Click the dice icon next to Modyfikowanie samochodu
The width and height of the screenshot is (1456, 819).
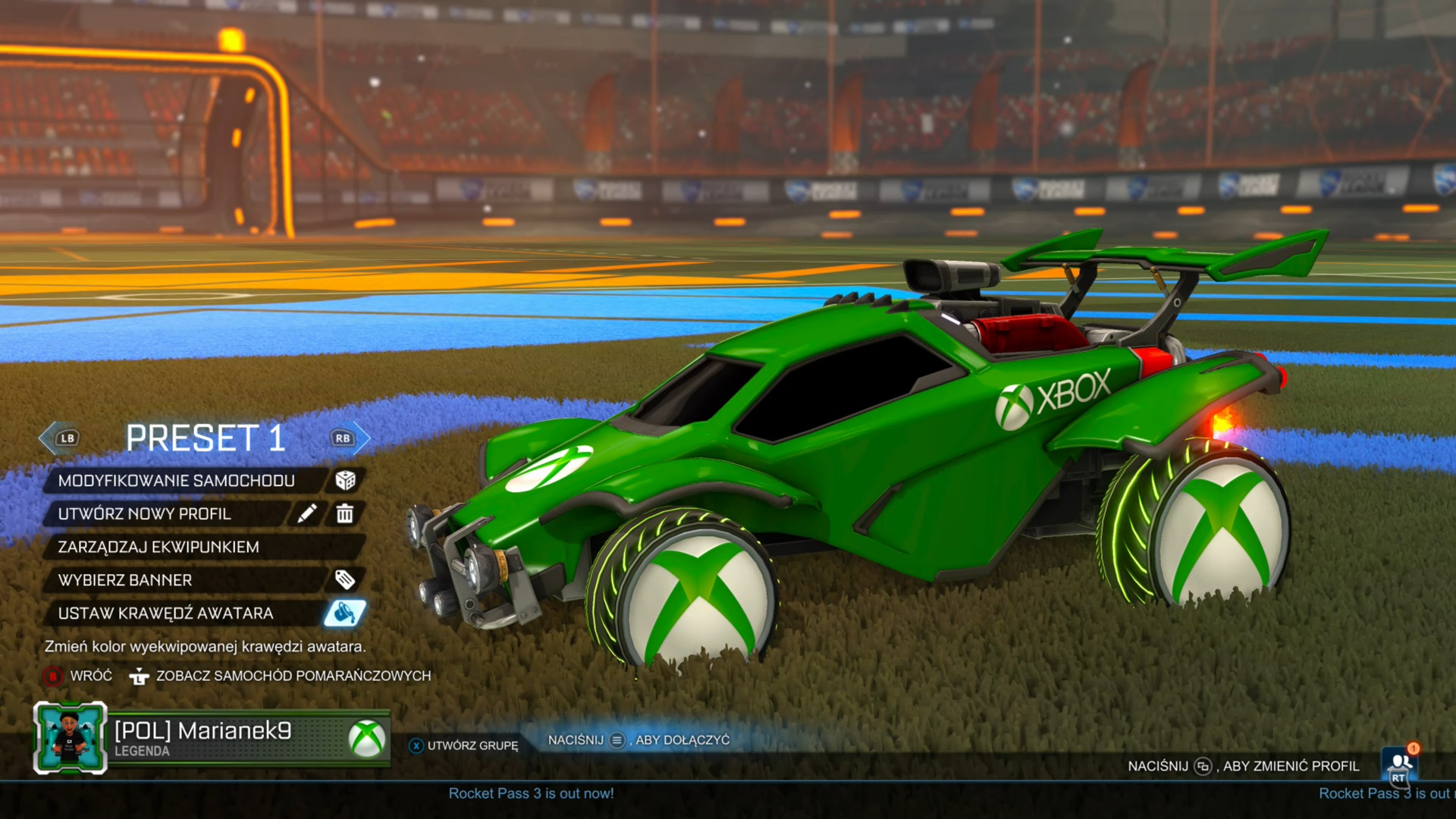click(347, 480)
